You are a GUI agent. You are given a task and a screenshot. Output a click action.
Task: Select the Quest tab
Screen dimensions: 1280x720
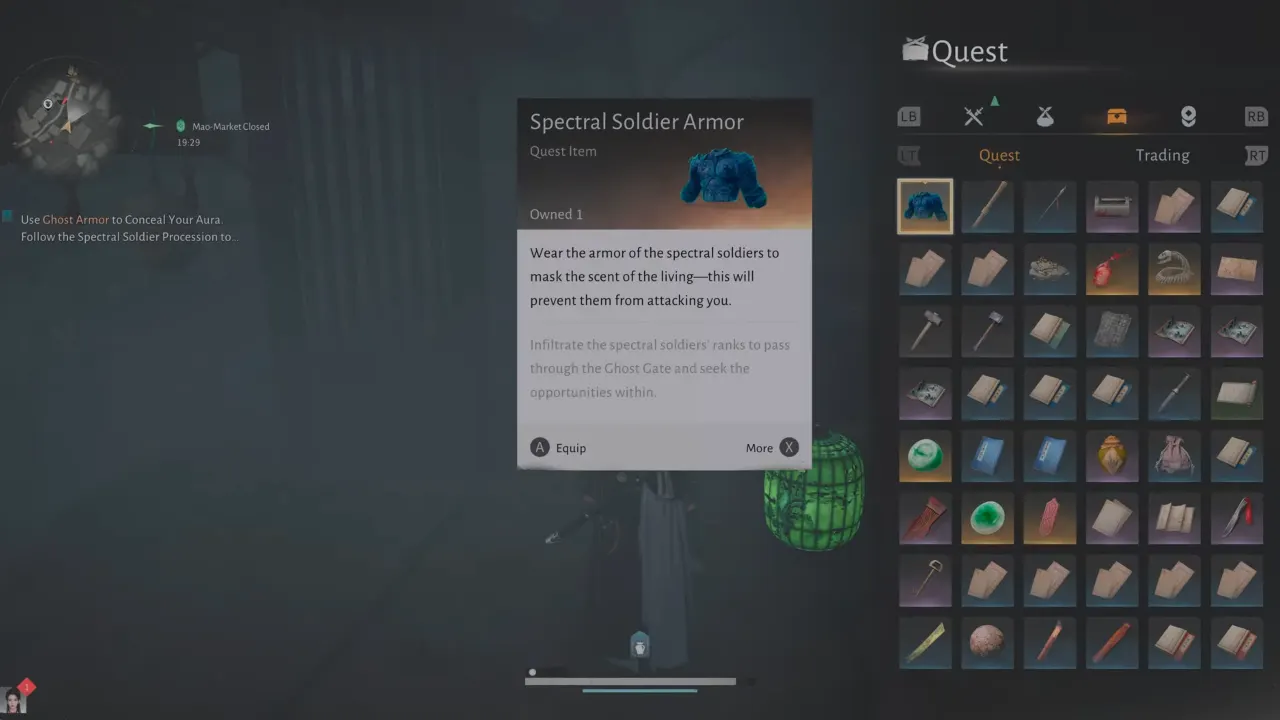(999, 155)
